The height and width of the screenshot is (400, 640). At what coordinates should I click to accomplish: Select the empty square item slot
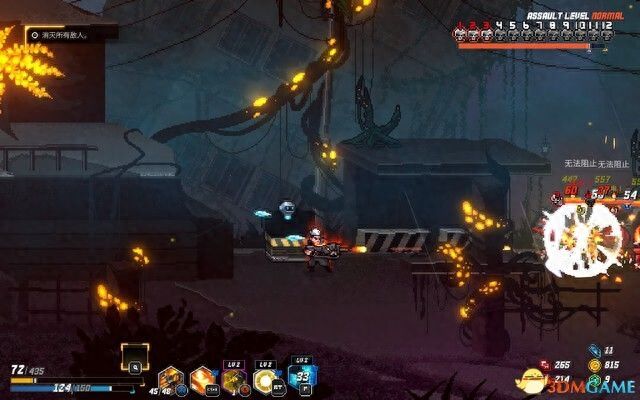(134, 356)
